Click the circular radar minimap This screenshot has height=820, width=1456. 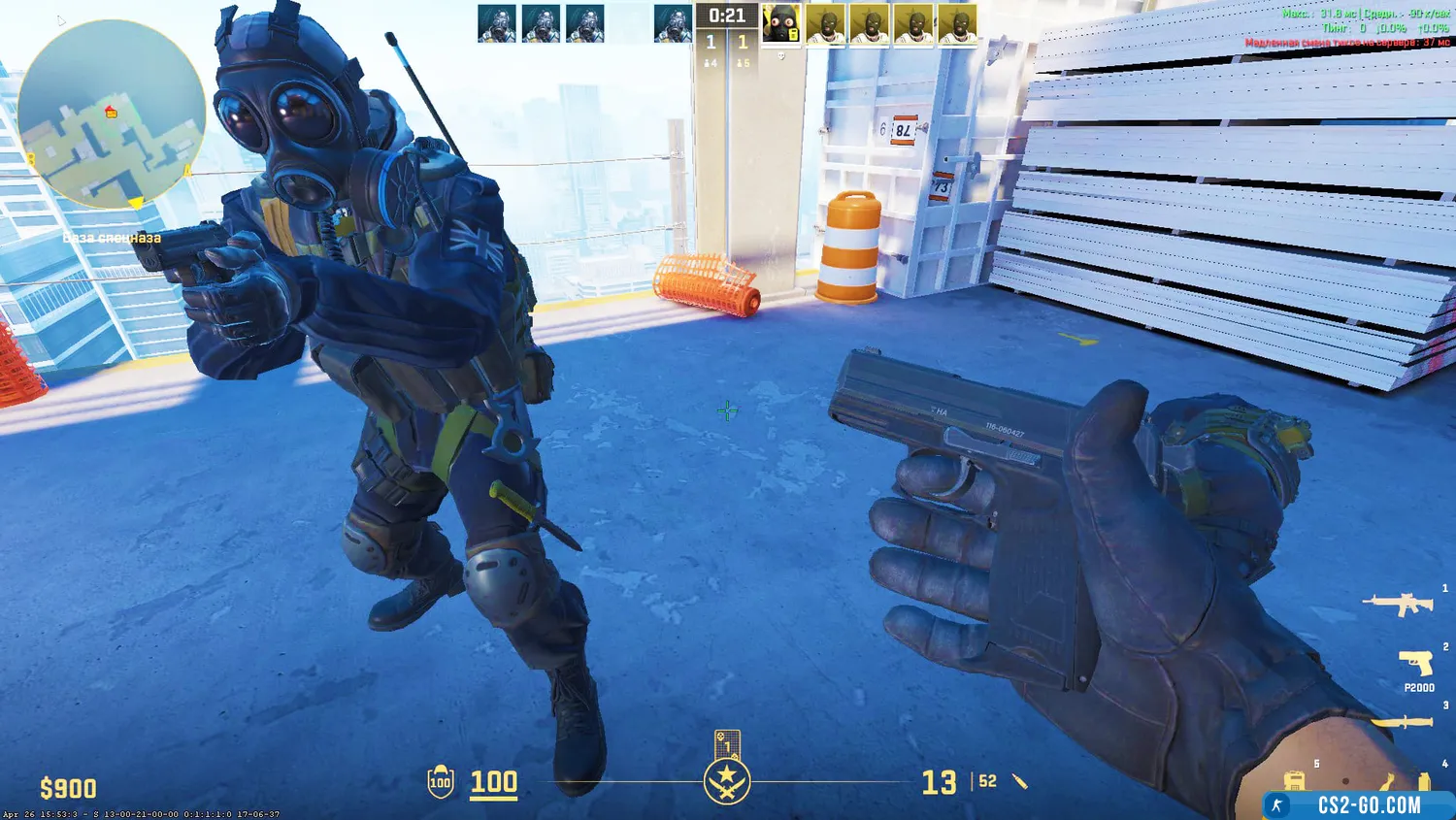[x=111, y=115]
